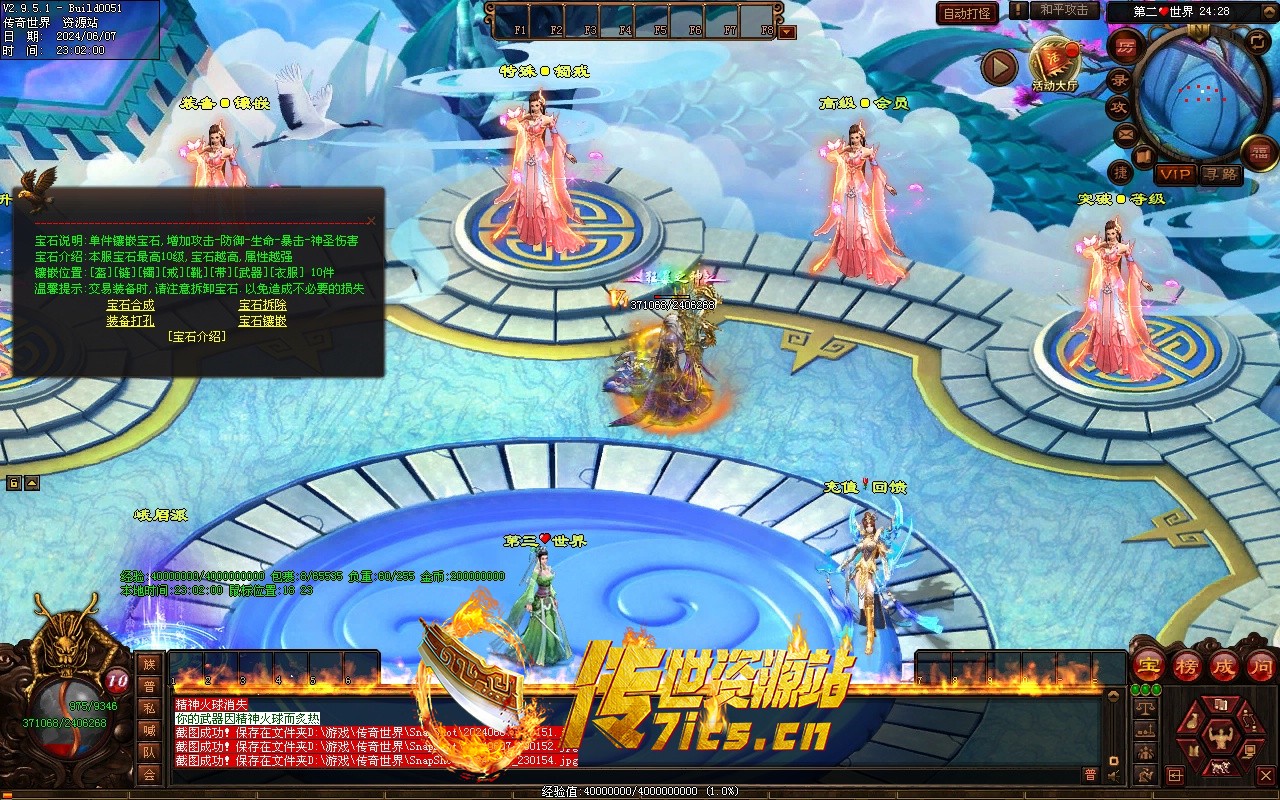The width and height of the screenshot is (1280, 800).
Task: Open the mail envelope icon
Action: point(1125,134)
